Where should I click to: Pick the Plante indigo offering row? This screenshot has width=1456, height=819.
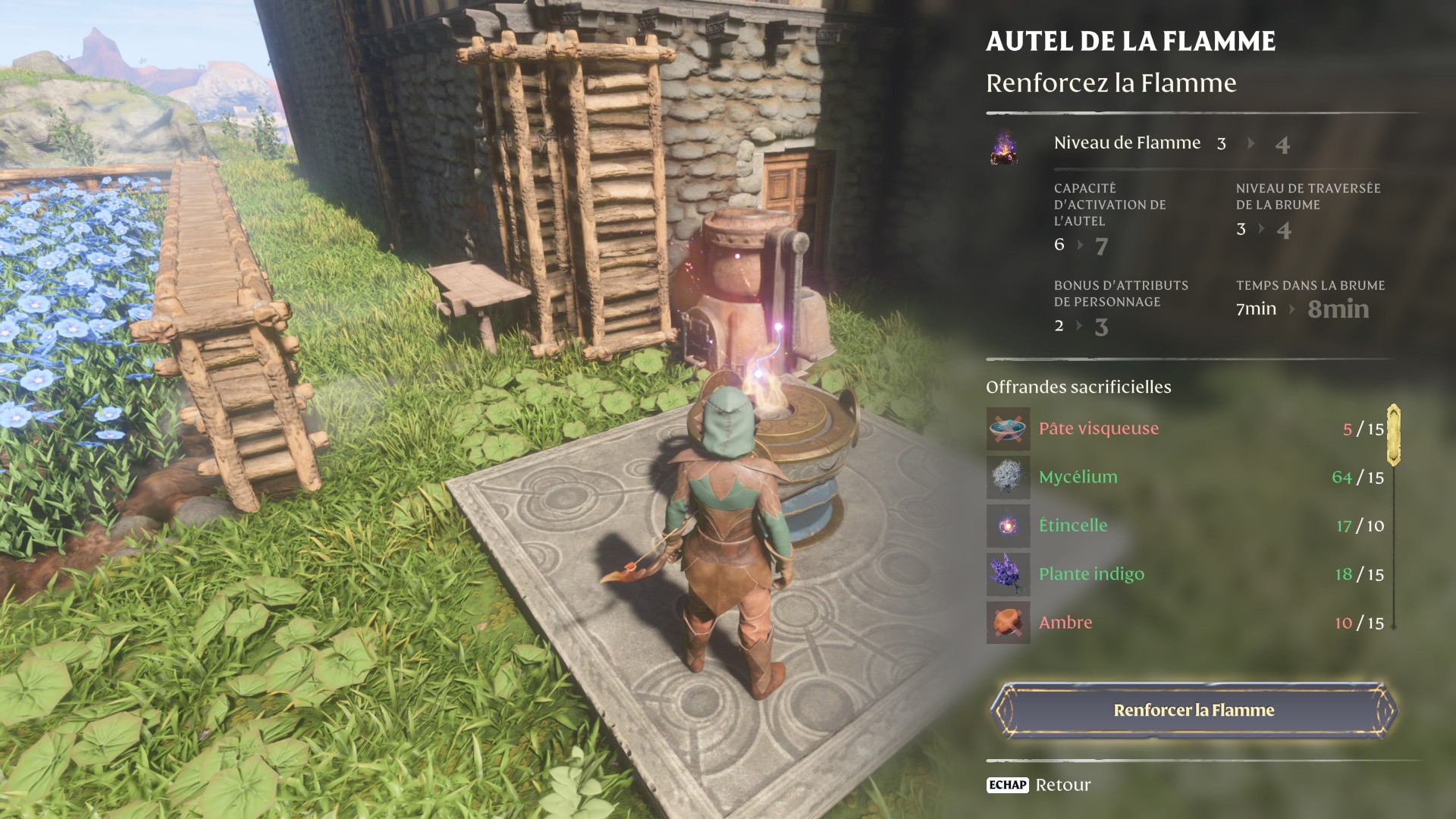1185,574
